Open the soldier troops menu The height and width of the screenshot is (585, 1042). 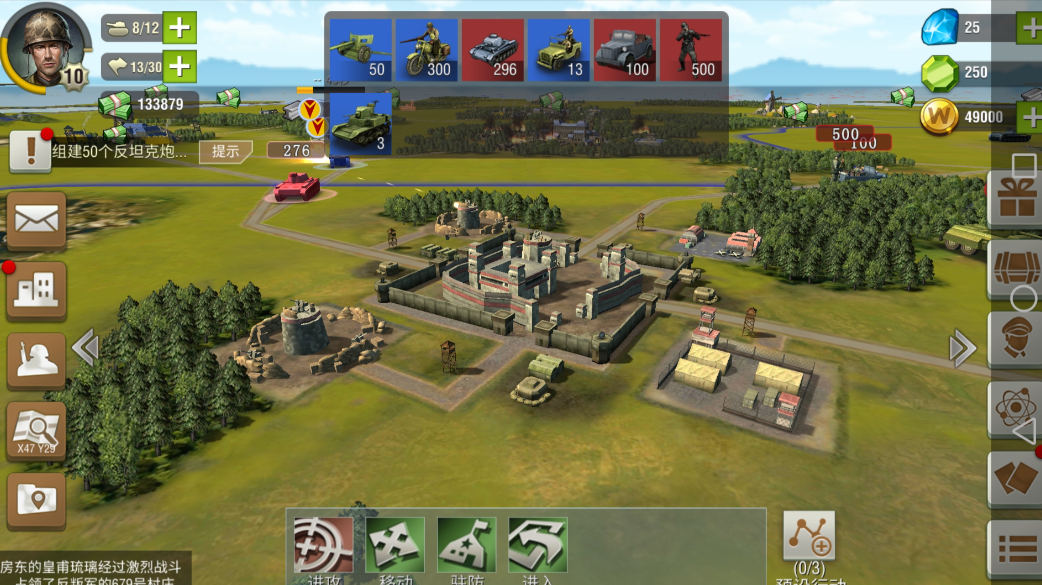point(37,360)
